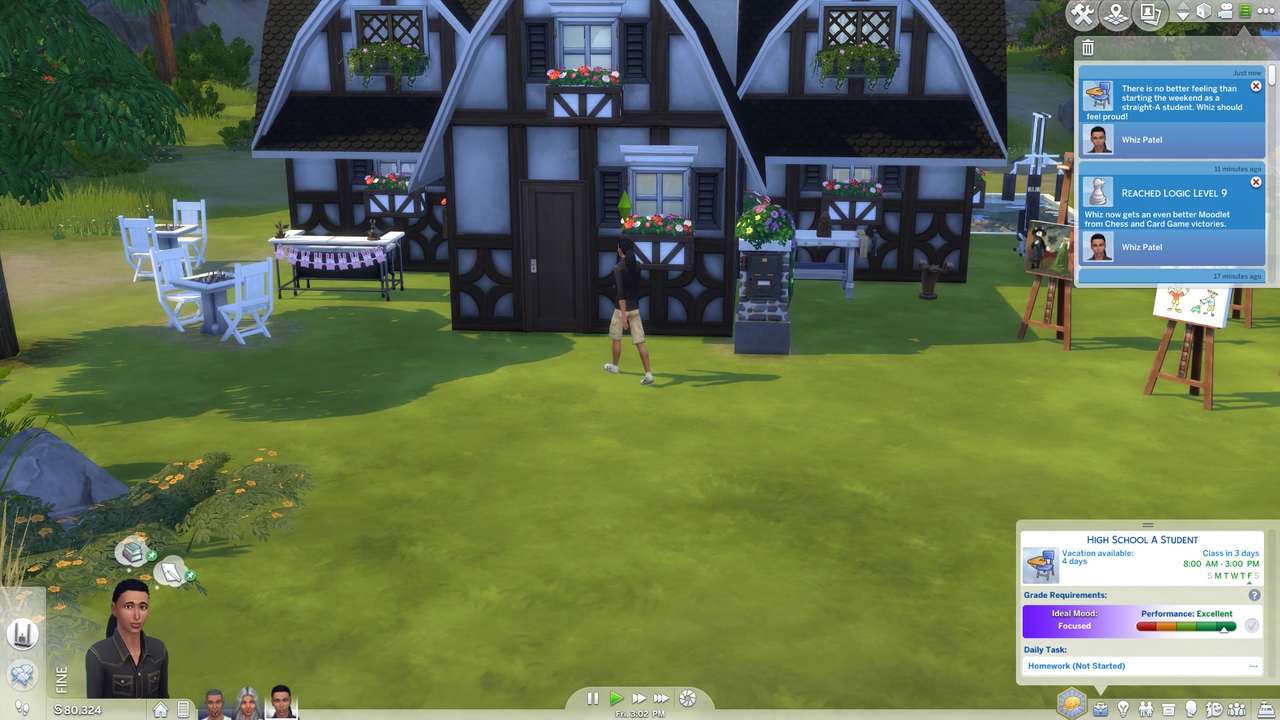
Task: Set game speed to normal play
Action: pos(616,699)
